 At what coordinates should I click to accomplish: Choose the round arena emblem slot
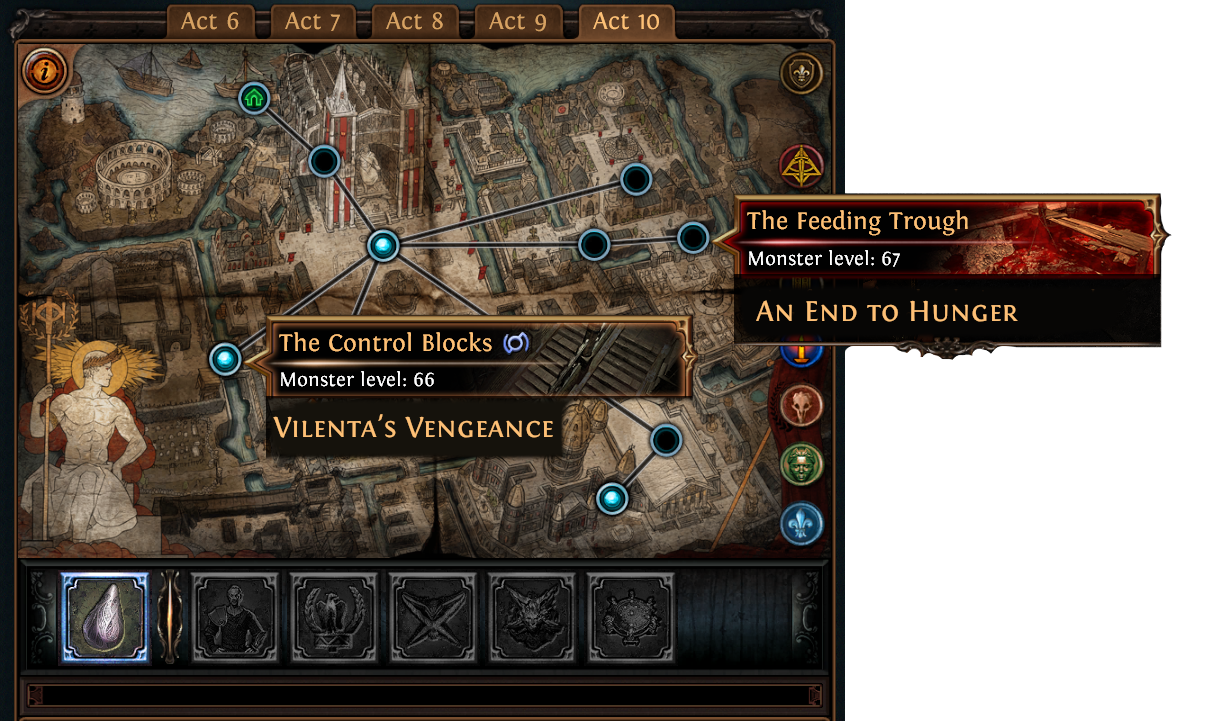(x=631, y=617)
